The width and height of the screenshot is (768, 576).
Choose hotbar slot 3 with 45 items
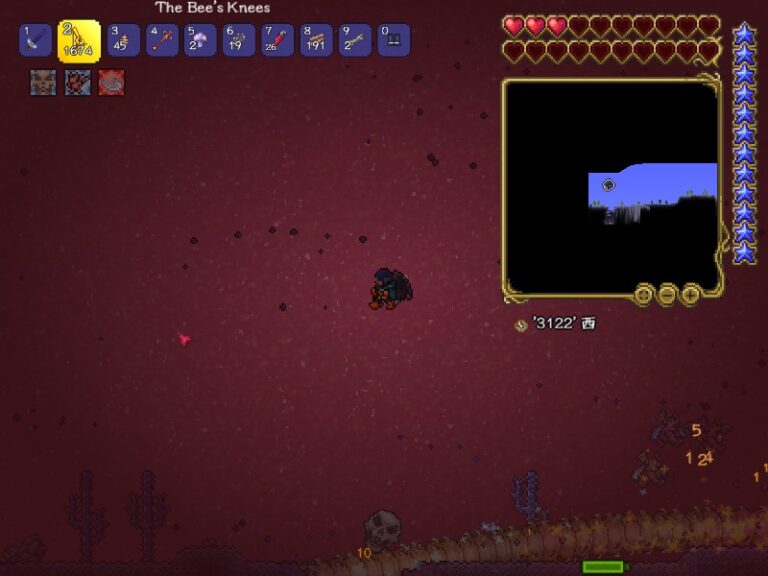(123, 41)
